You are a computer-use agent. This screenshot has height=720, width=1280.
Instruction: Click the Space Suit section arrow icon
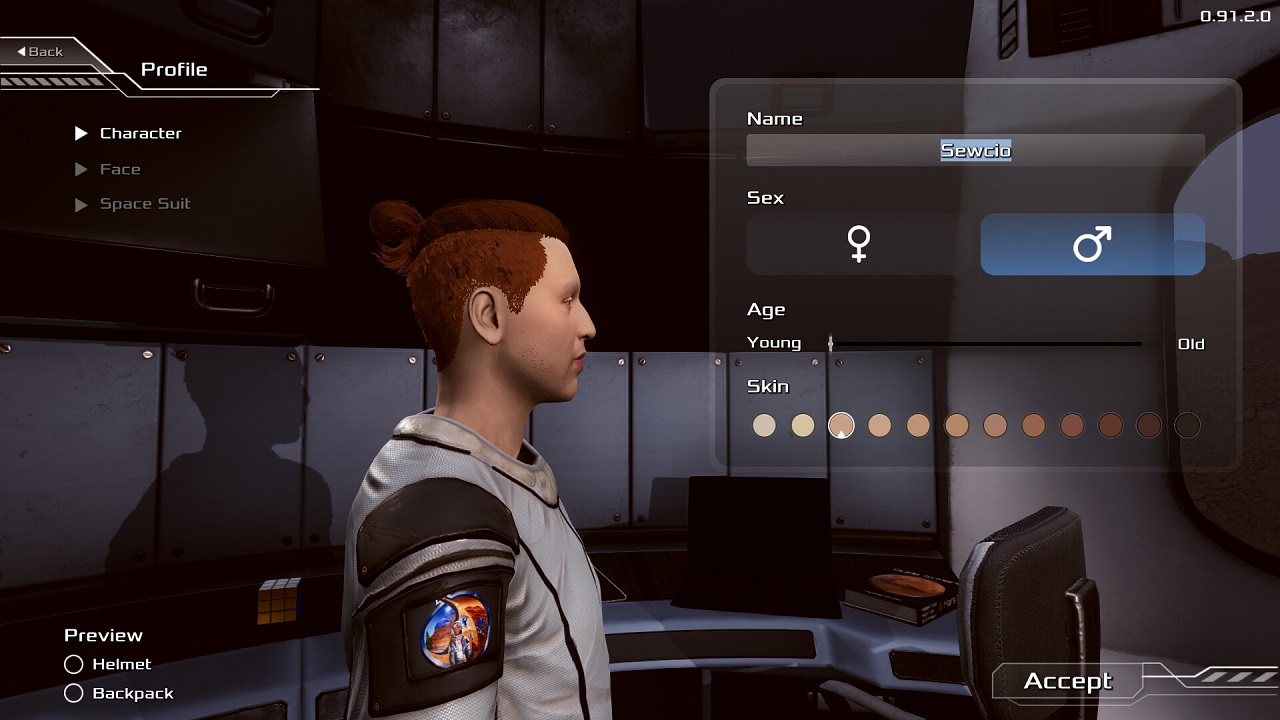click(83, 204)
